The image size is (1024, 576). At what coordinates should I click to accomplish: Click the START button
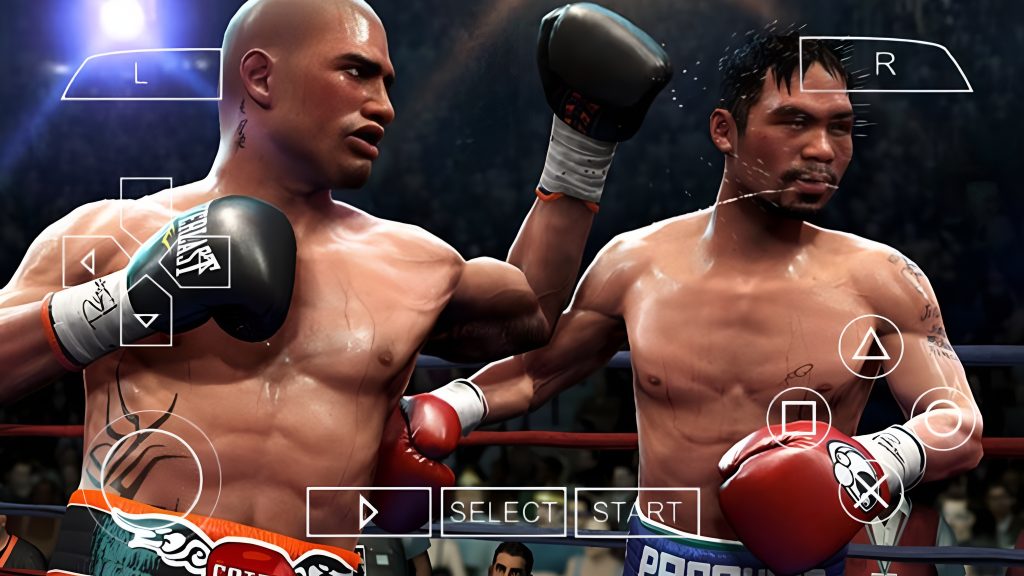click(x=637, y=512)
